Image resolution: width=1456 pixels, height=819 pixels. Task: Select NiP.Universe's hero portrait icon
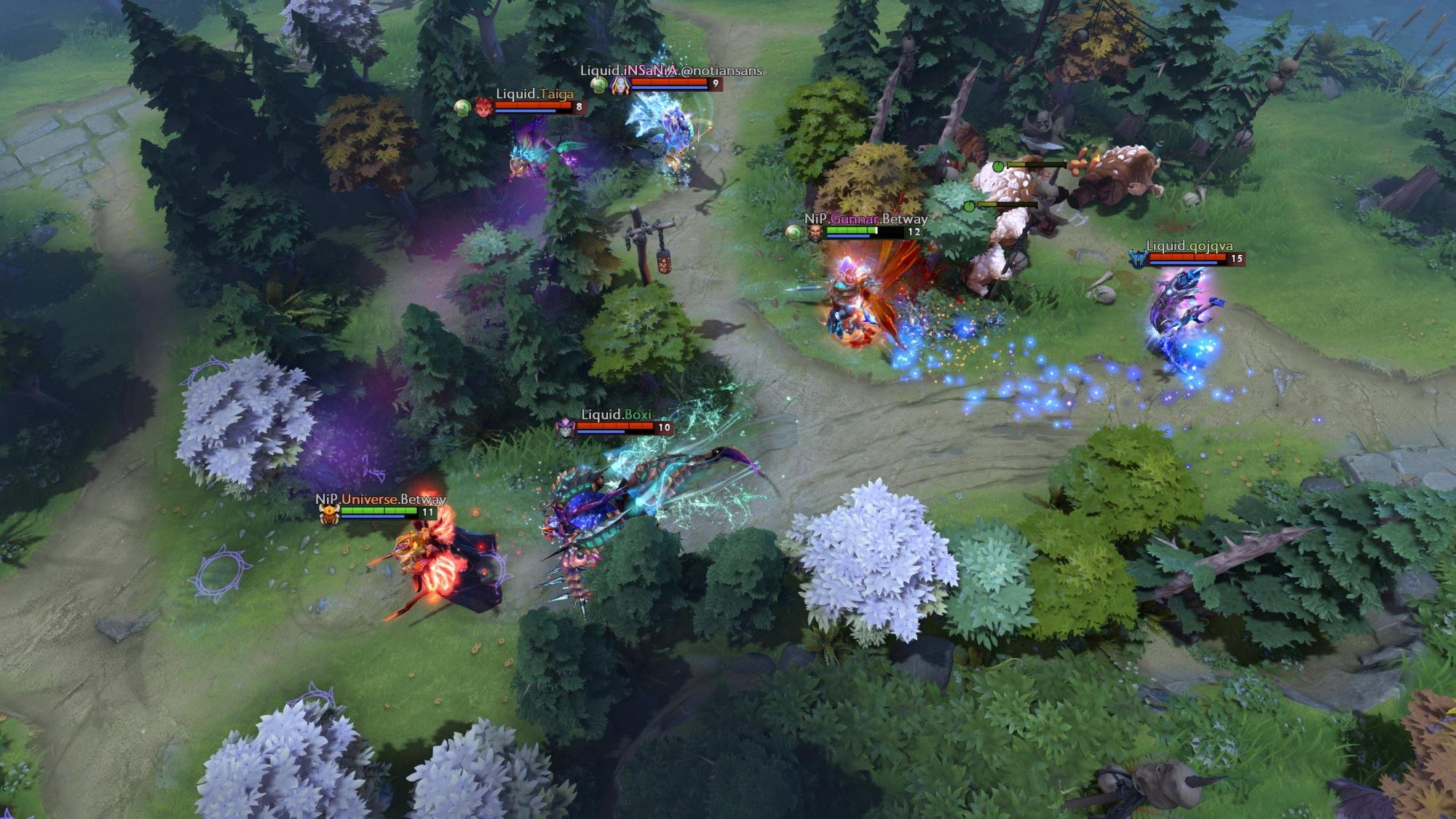(x=328, y=513)
